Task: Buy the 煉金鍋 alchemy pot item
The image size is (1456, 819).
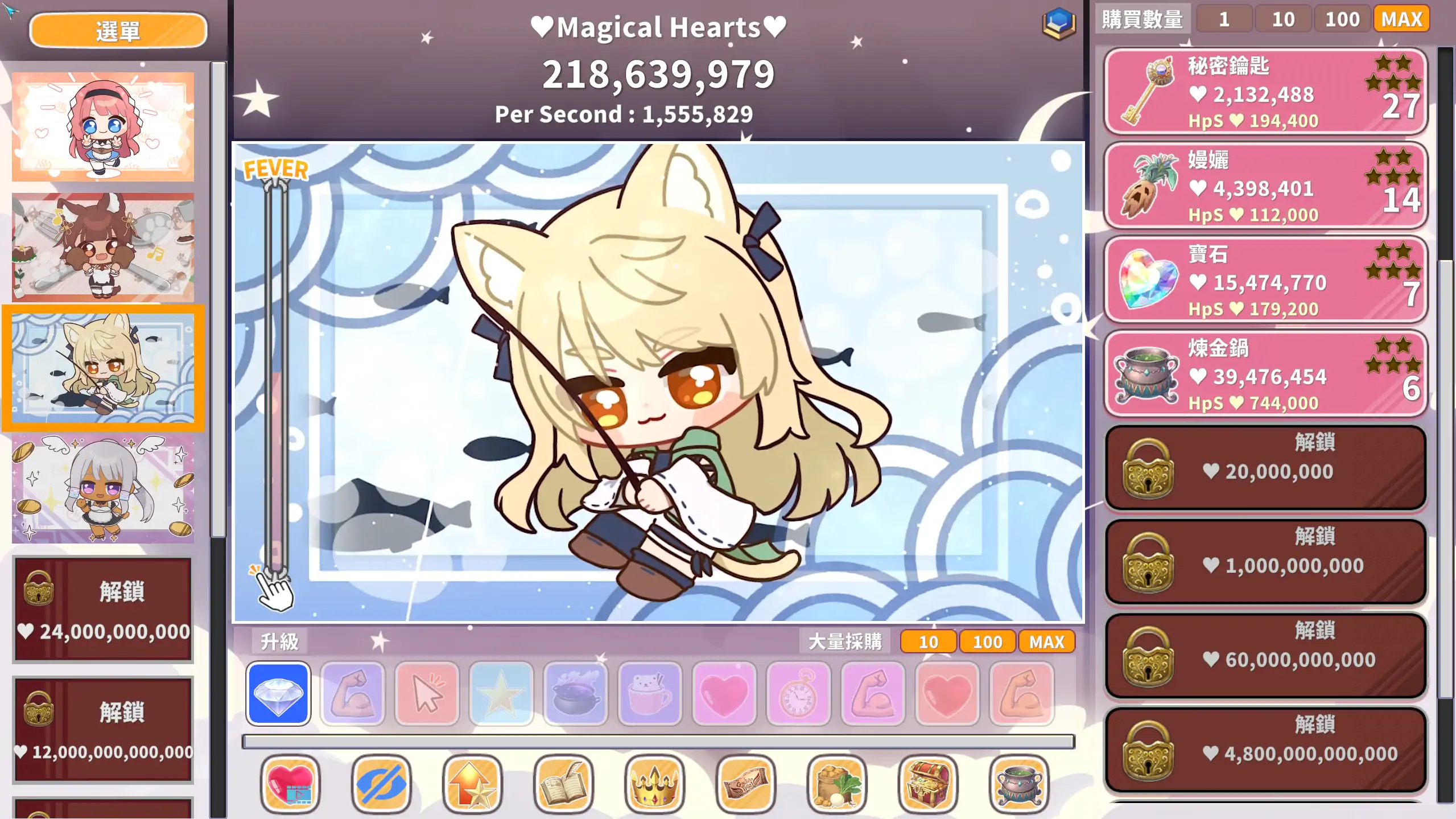Action: coord(1264,376)
